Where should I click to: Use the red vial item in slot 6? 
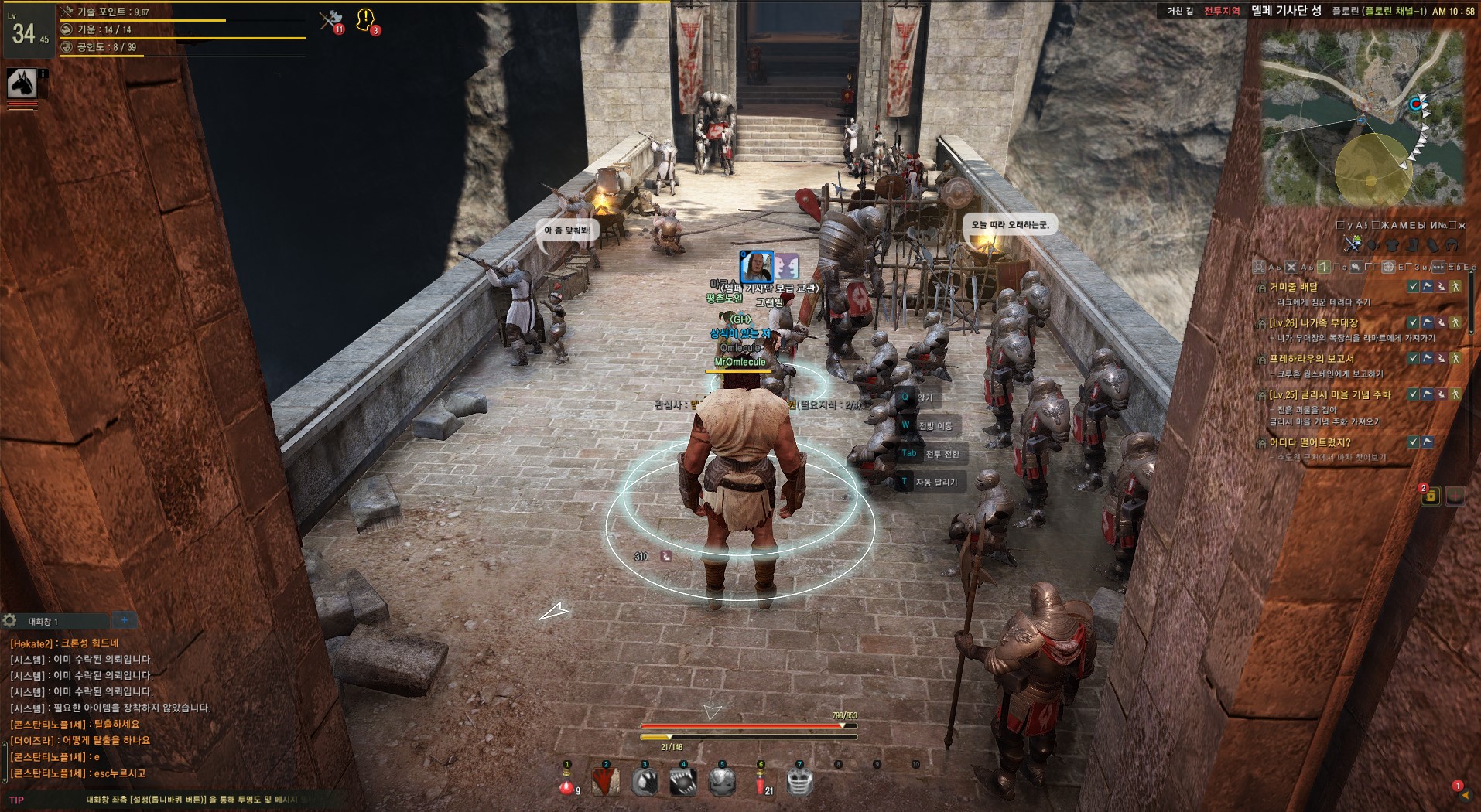pos(761,782)
